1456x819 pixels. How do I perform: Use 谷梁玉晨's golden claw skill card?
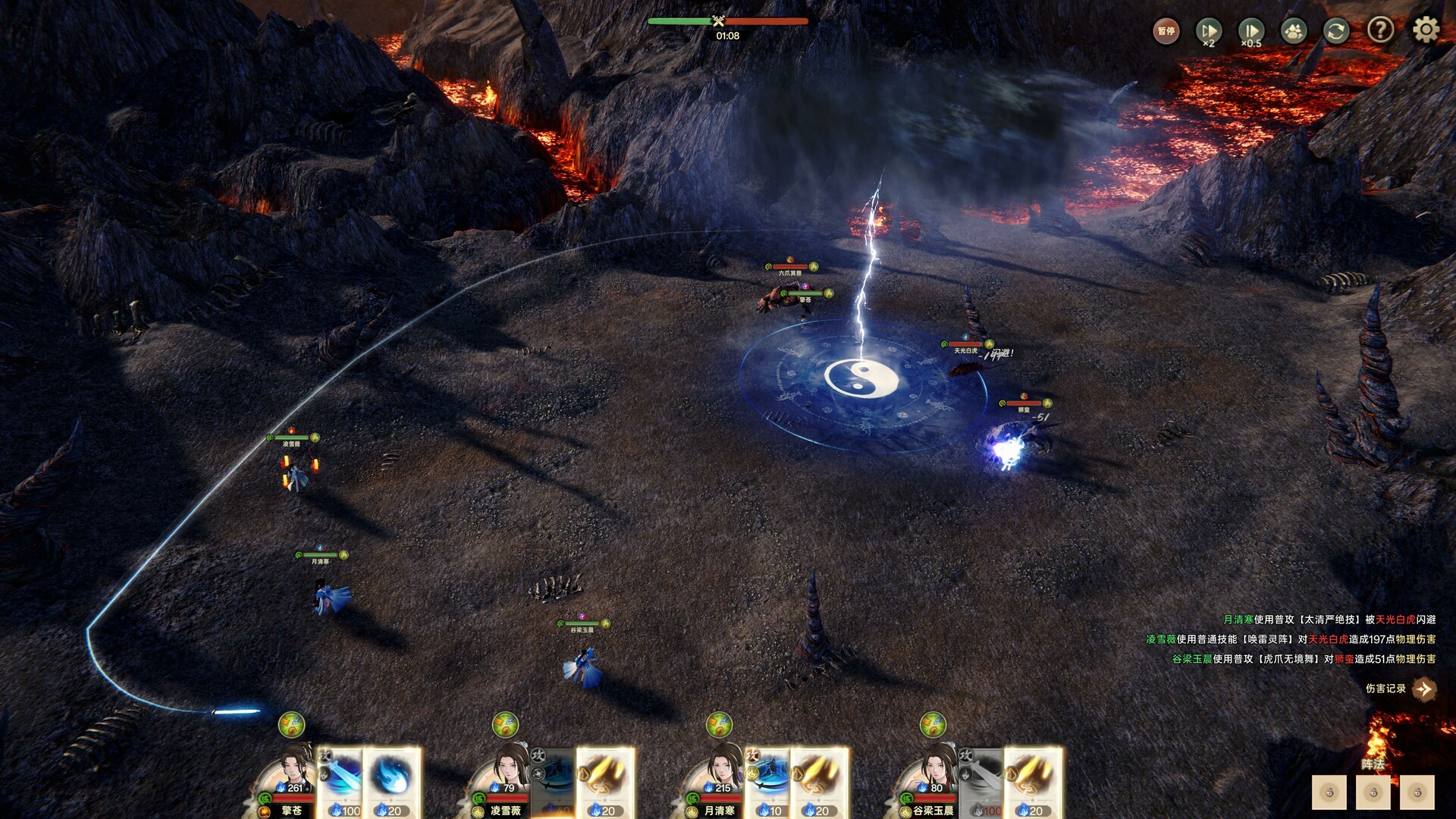pos(1033,781)
